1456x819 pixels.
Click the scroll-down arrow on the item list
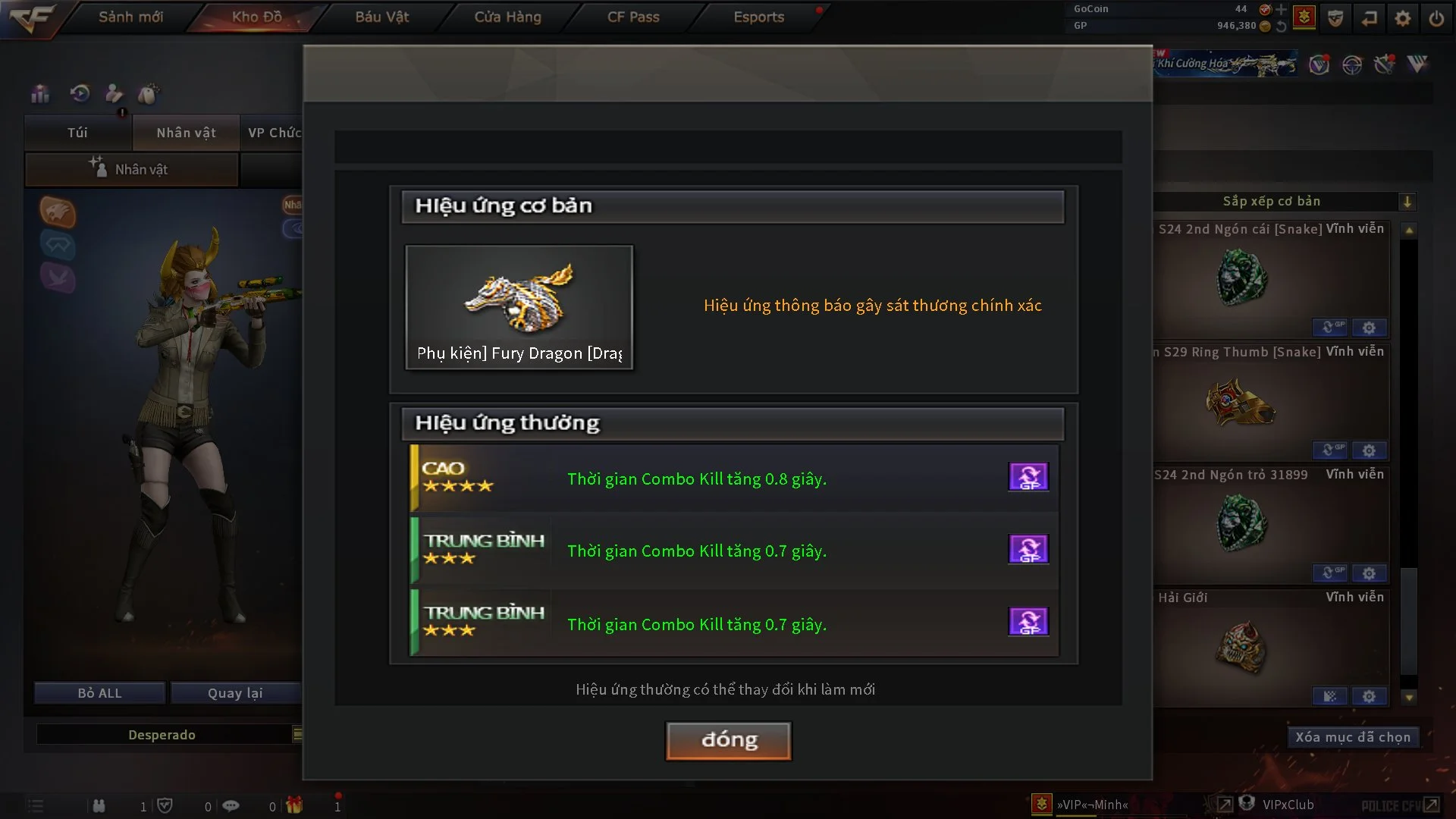(1409, 696)
